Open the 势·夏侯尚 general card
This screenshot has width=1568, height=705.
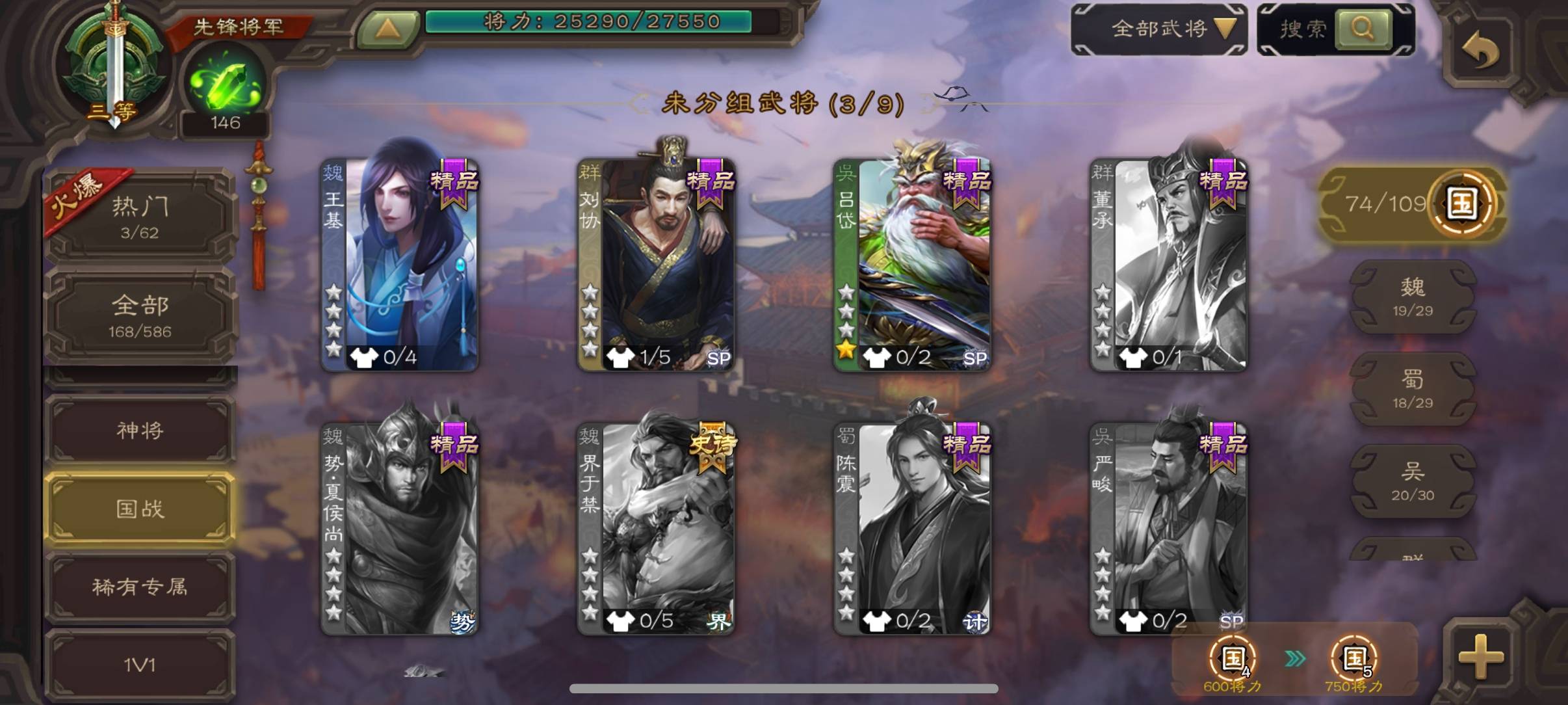coord(400,529)
